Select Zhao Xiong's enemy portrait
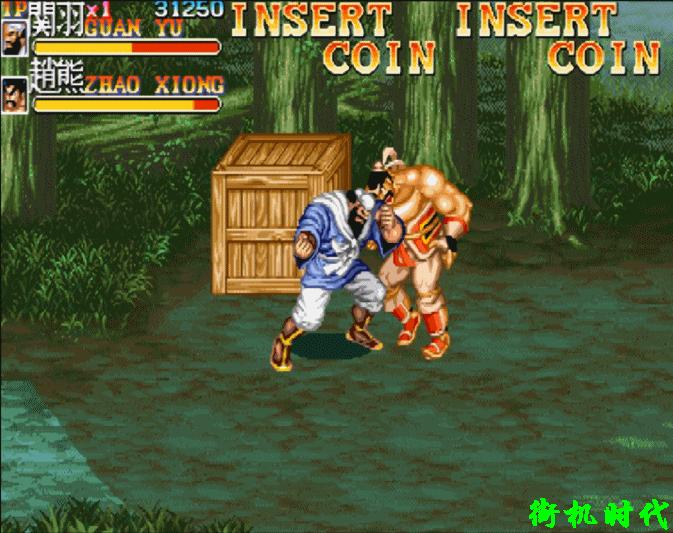Image resolution: width=673 pixels, height=533 pixels. click(16, 93)
